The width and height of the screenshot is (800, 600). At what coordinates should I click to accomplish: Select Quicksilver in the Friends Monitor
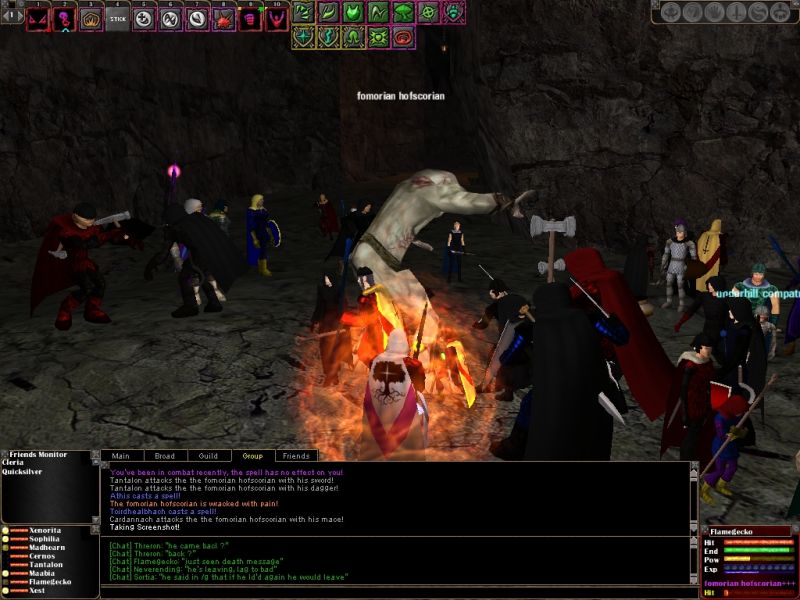pyautogui.click(x=23, y=474)
